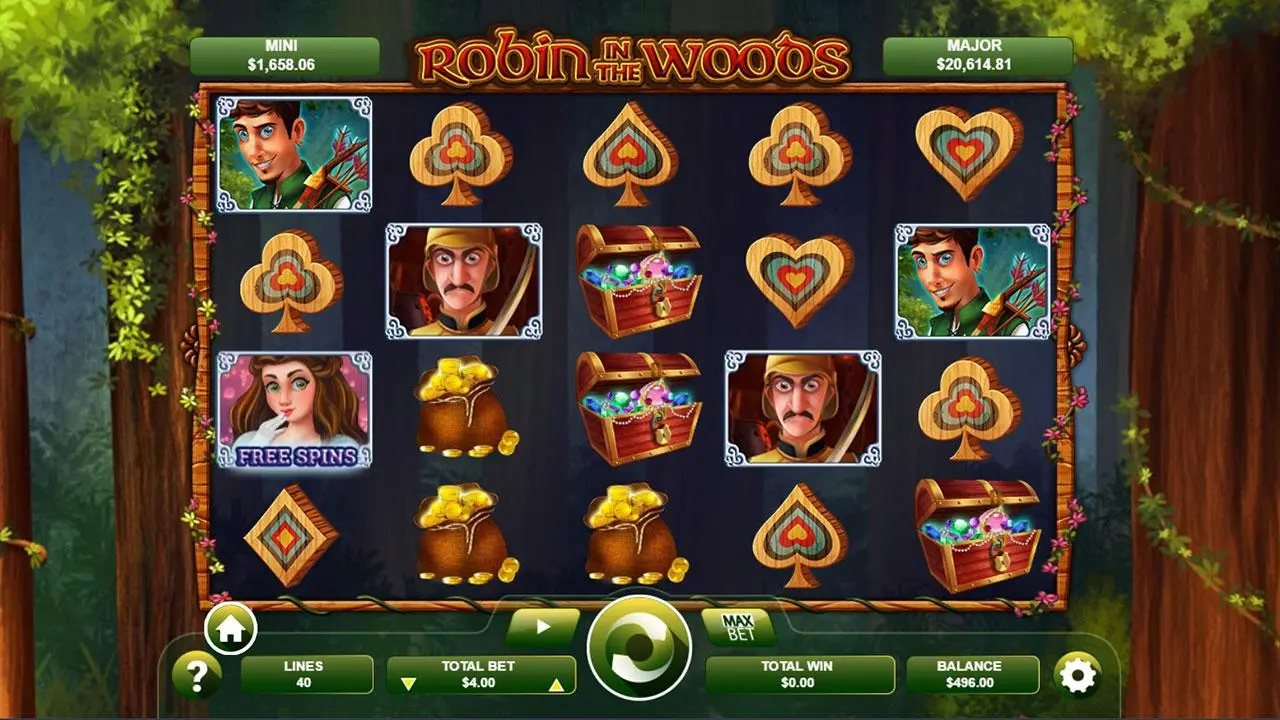
Task: Activate the MAX BET option
Action: (738, 627)
